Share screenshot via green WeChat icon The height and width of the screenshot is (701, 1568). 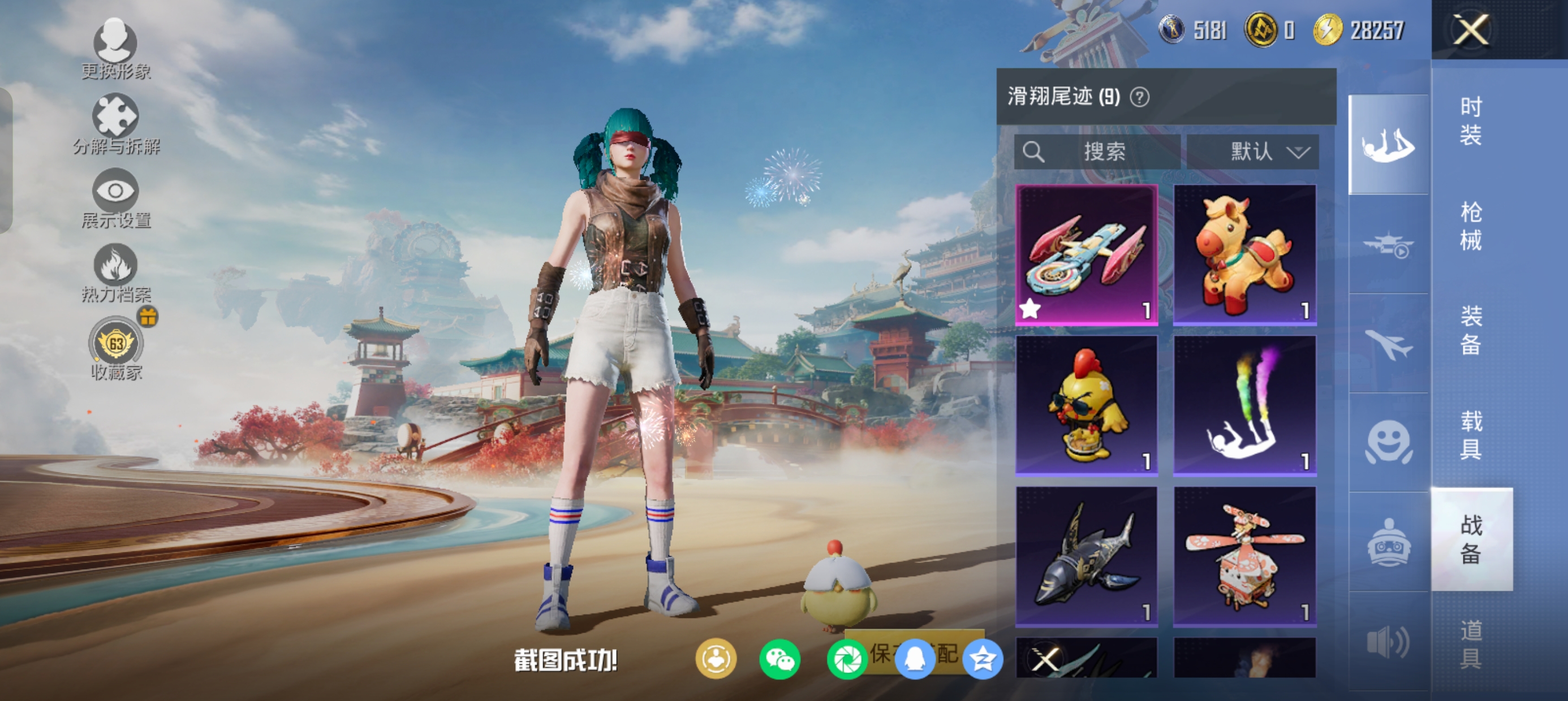point(779,660)
